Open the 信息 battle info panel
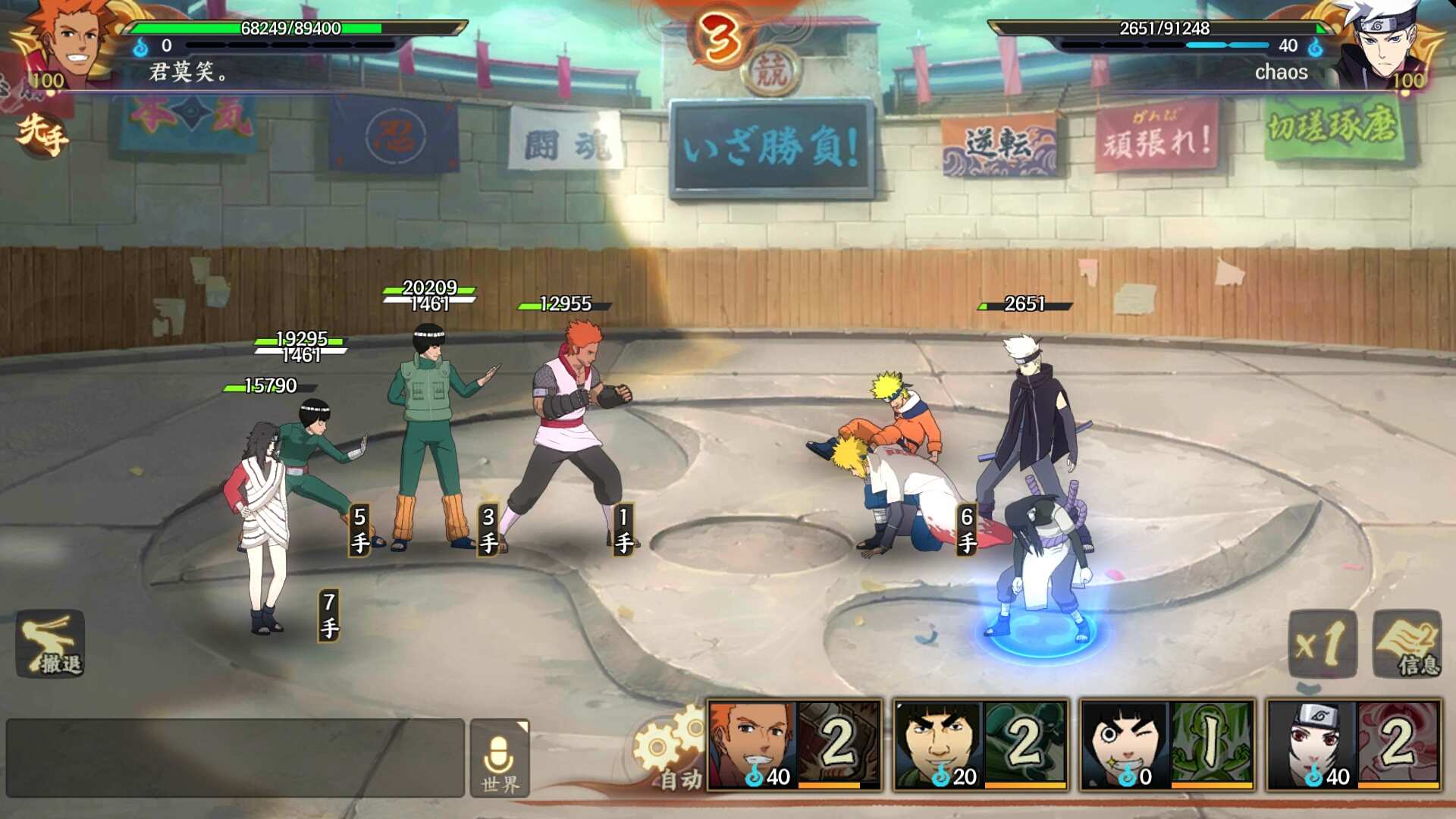This screenshot has height=819, width=1456. (1407, 644)
